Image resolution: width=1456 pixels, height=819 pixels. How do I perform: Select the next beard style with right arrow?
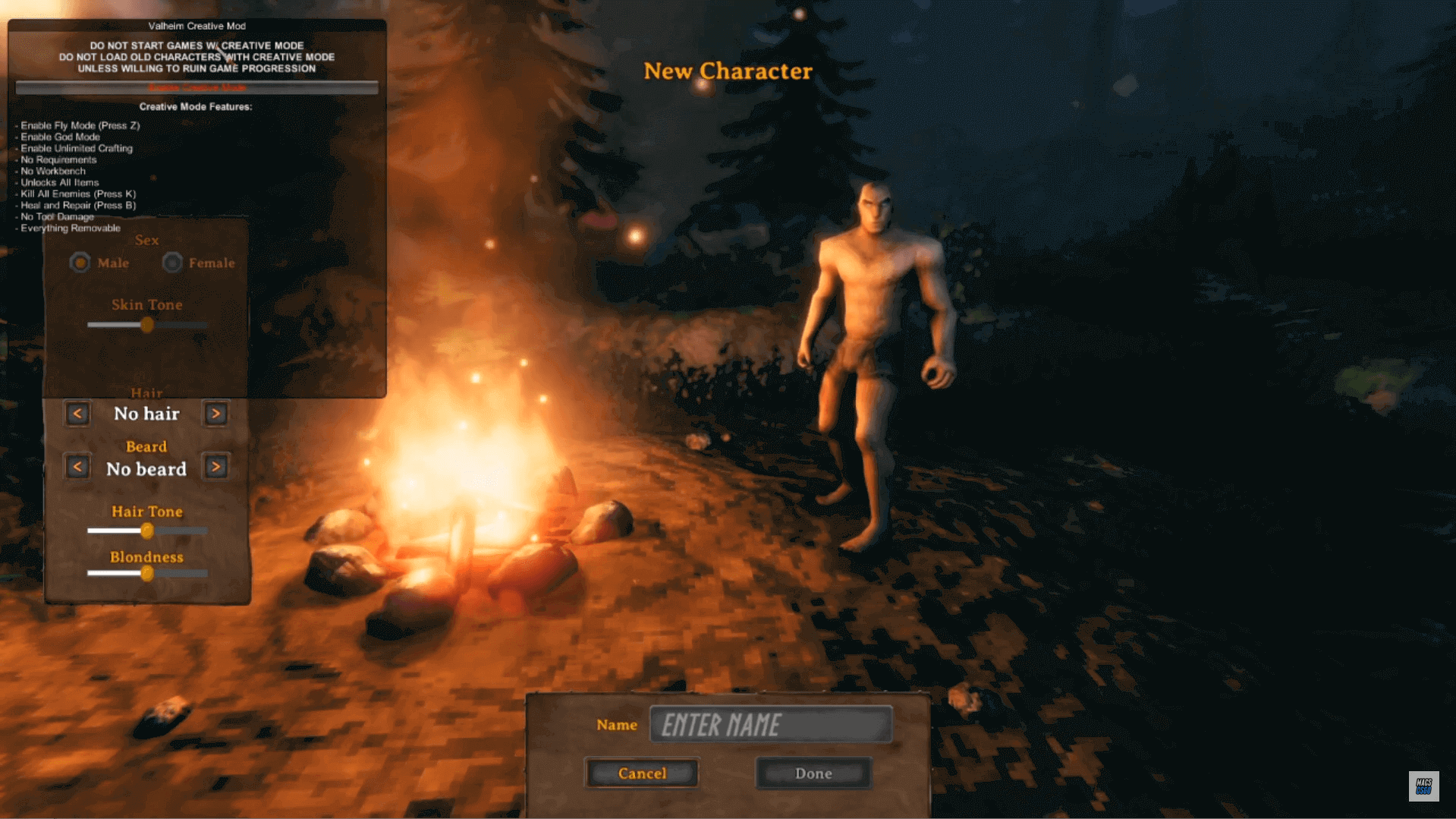215,466
